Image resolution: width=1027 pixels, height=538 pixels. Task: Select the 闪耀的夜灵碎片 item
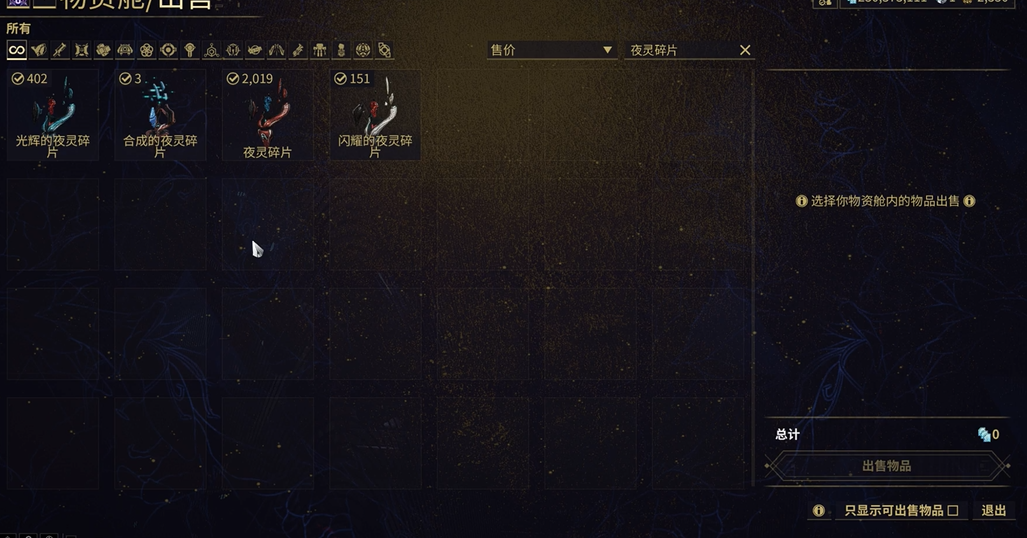pyautogui.click(x=375, y=114)
